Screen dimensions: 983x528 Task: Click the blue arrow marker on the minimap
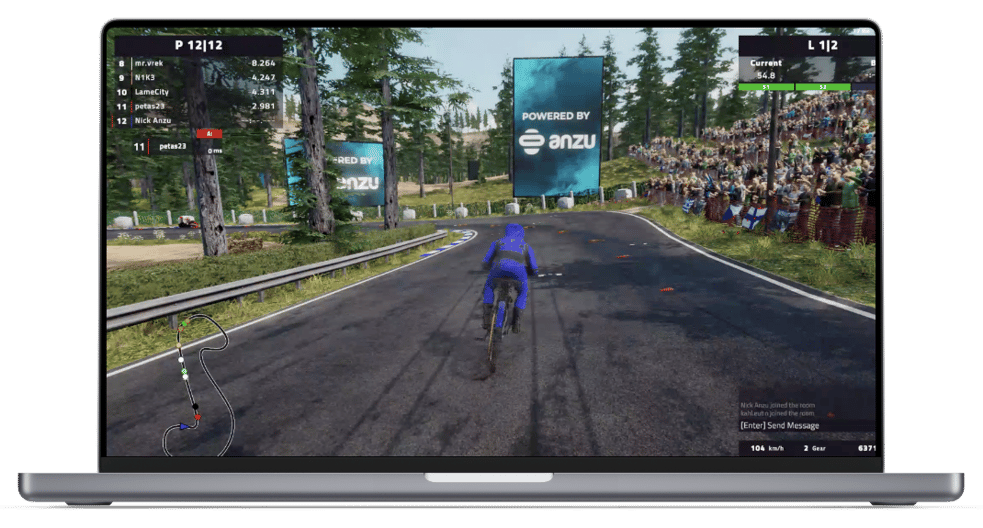[185, 426]
